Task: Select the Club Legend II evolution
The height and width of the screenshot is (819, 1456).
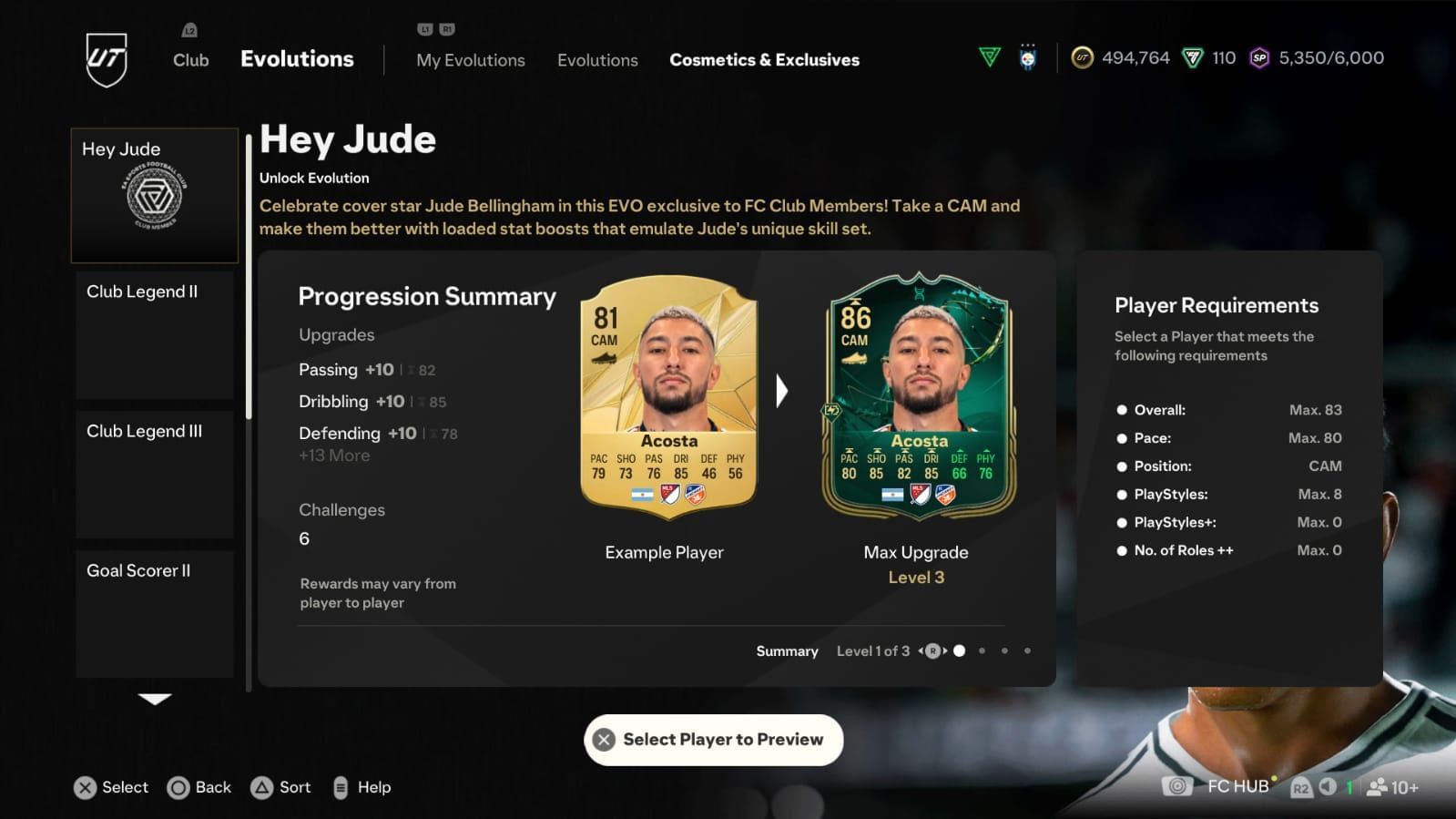Action: click(154, 334)
